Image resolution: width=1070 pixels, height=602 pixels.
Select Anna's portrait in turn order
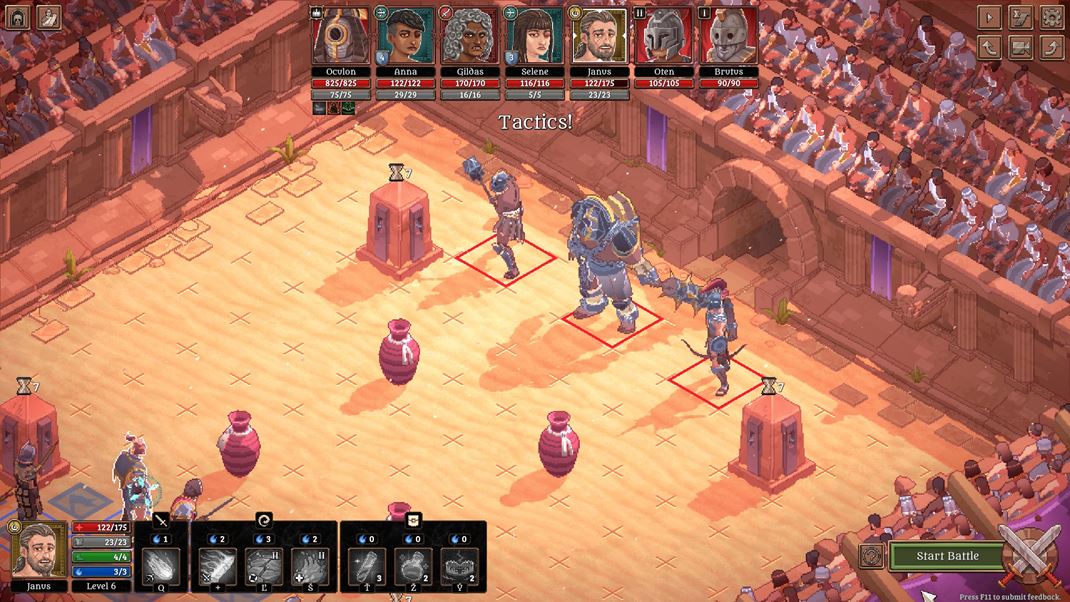406,37
